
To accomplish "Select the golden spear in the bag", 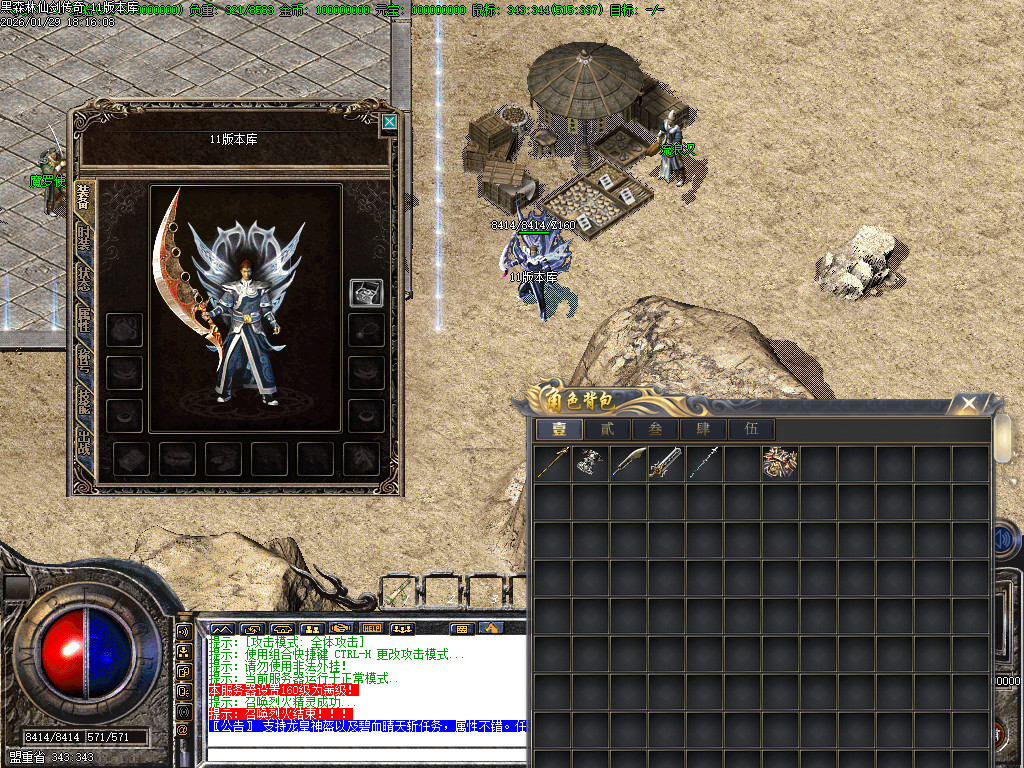I will 552,463.
